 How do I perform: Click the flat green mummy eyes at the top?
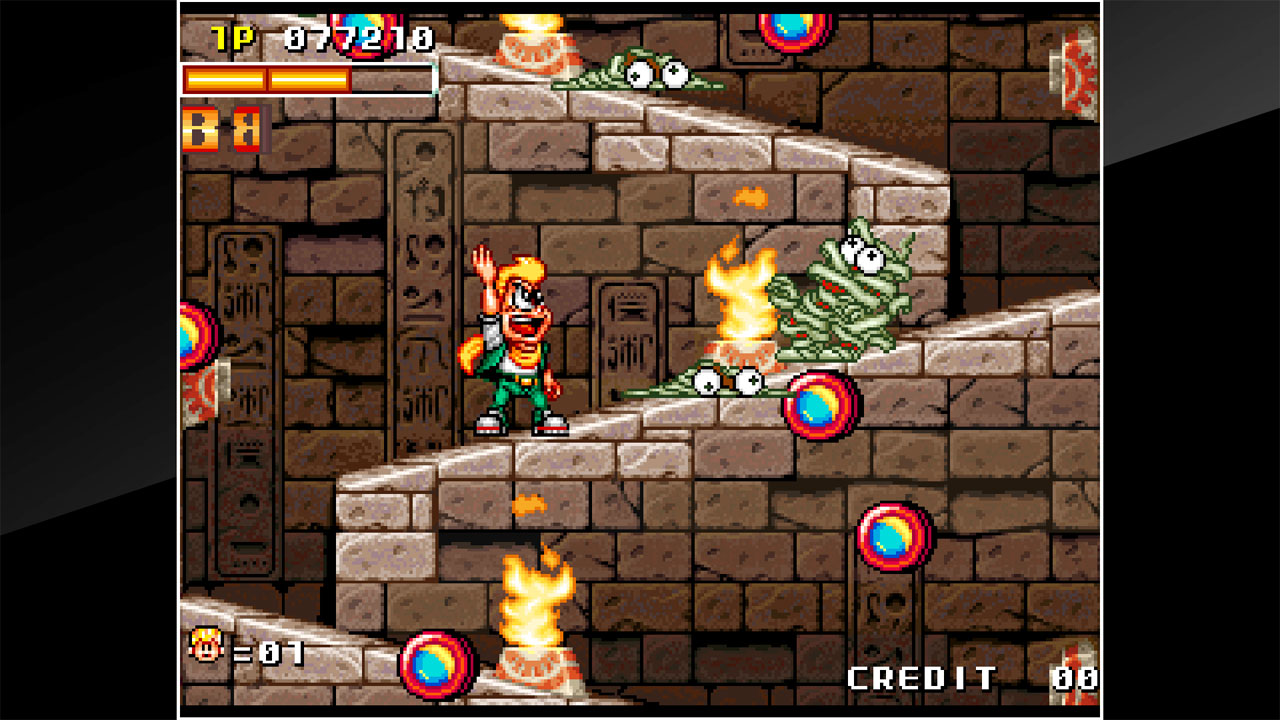640,72
